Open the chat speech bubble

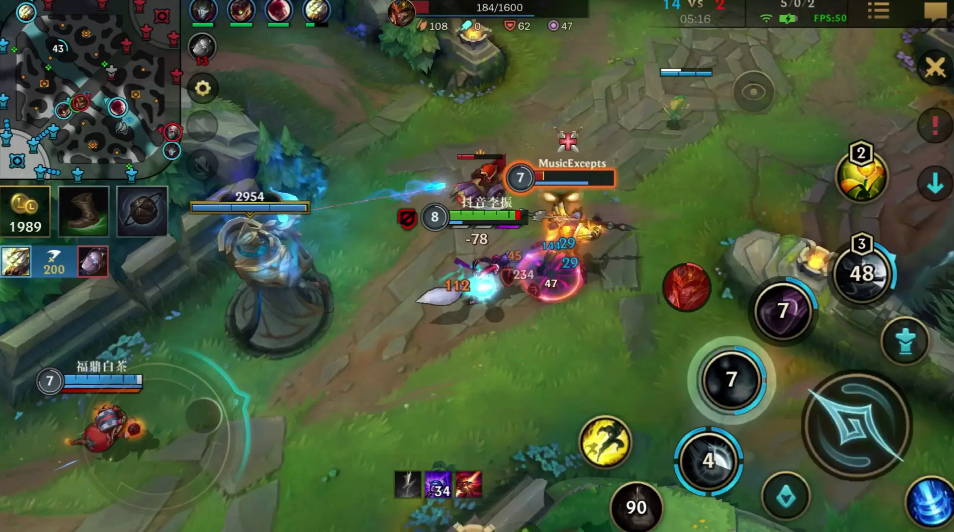(935, 11)
